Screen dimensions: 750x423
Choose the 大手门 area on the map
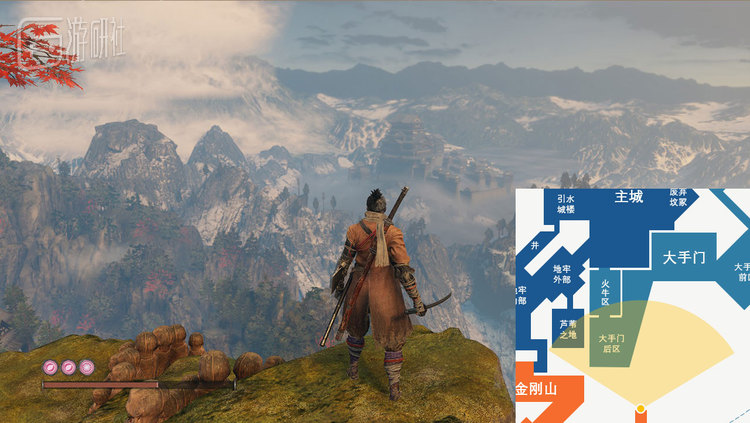(x=684, y=258)
